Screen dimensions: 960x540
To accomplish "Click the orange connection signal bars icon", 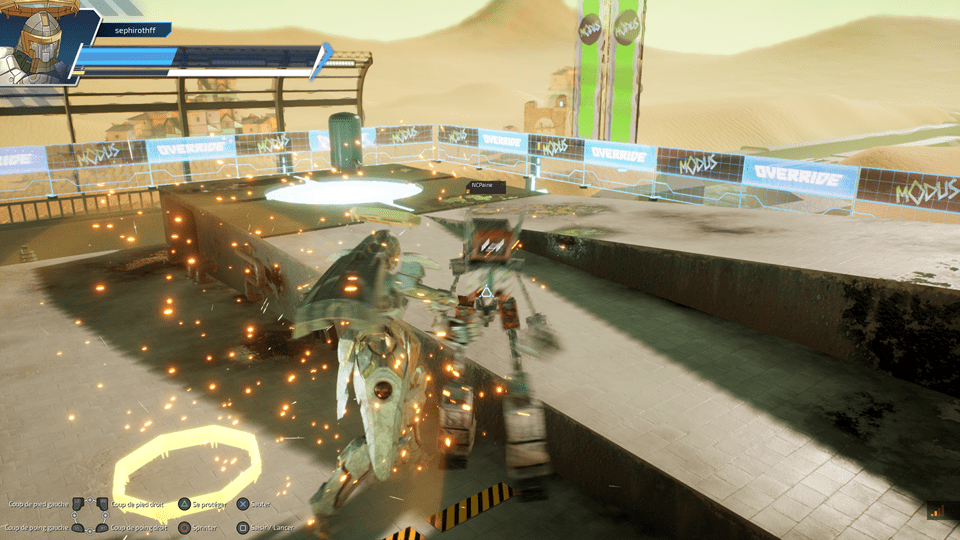I will 937,511.
